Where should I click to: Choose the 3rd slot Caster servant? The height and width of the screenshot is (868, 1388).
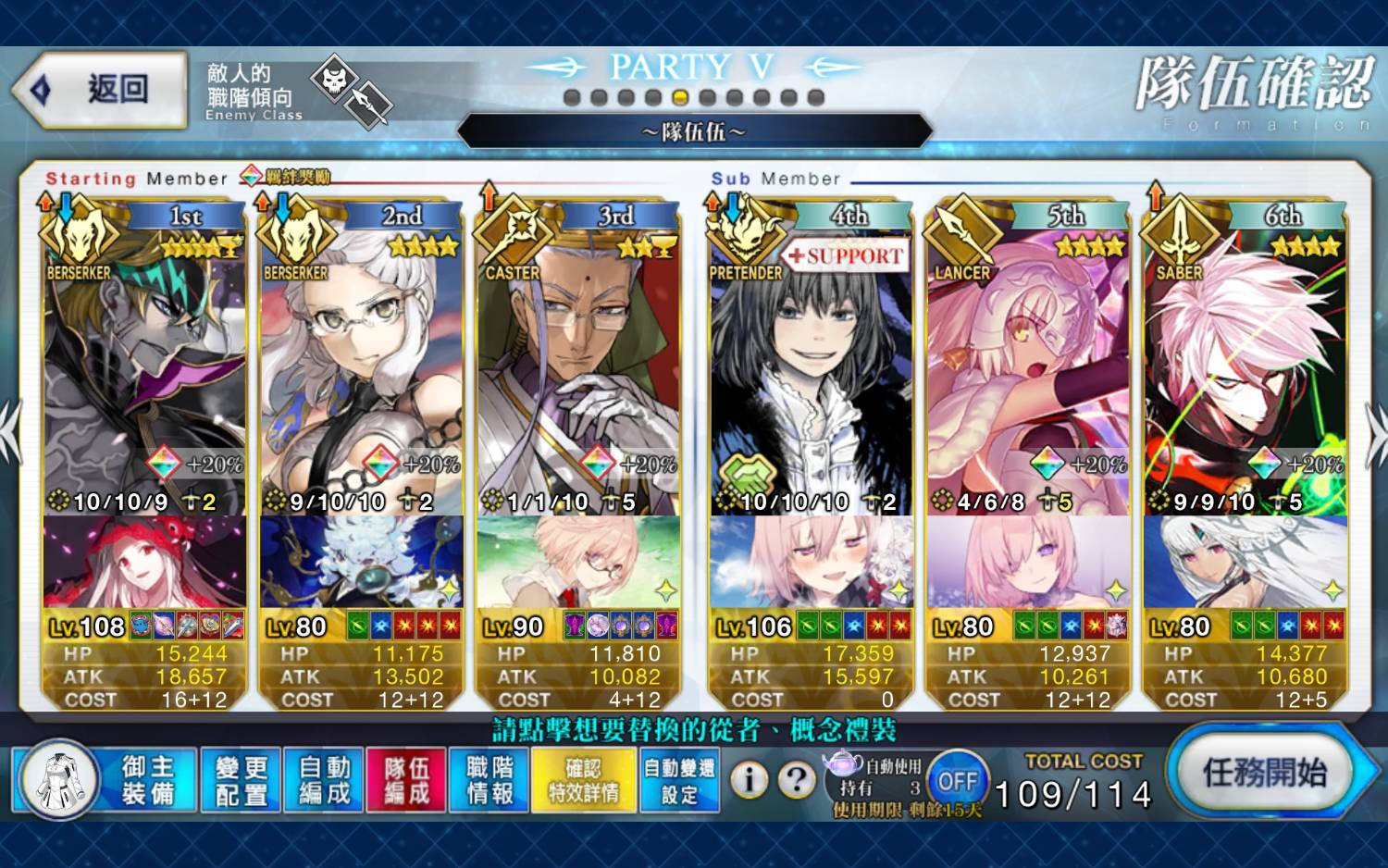pos(578,370)
